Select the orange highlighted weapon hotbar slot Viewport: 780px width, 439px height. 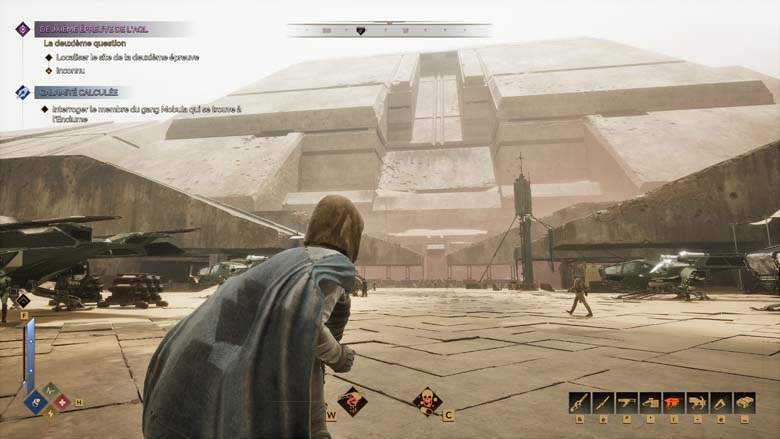[674, 402]
